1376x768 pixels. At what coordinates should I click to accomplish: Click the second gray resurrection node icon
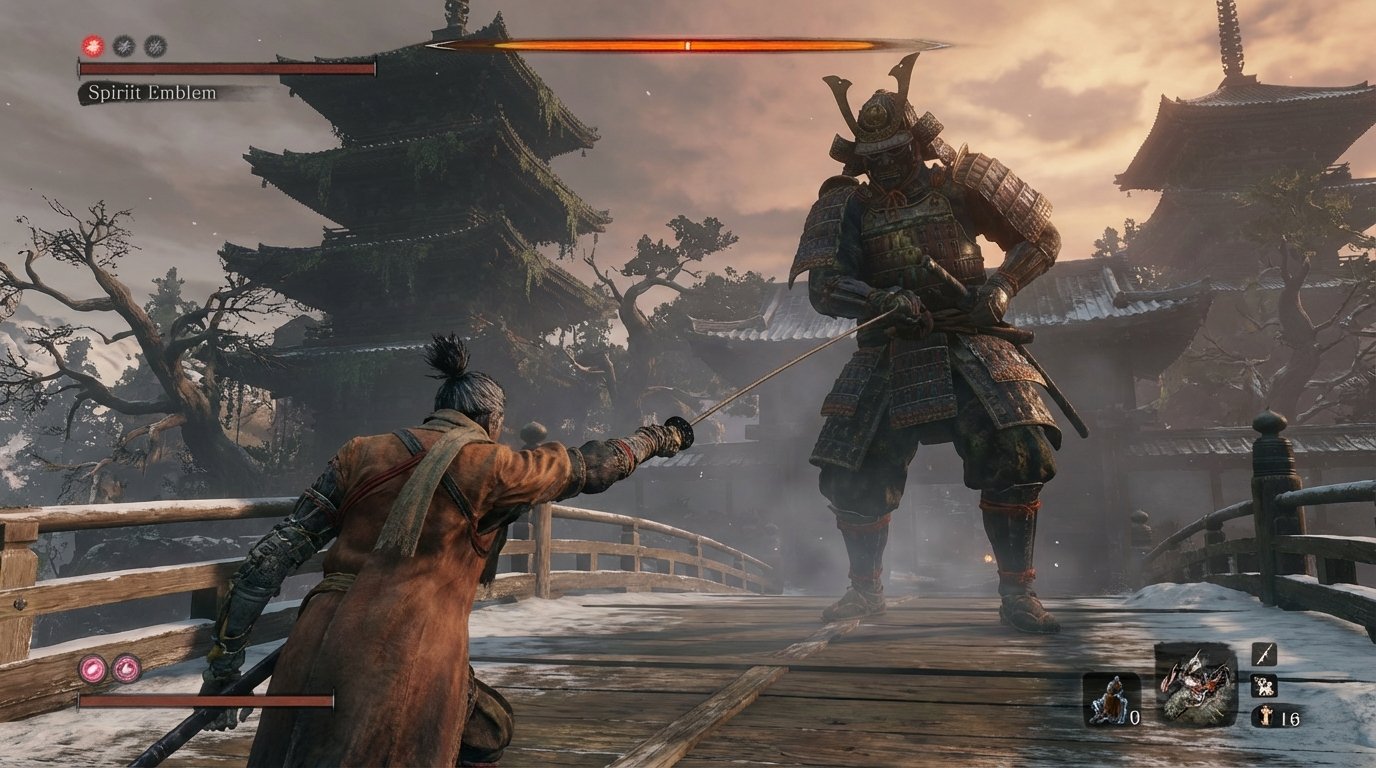click(x=155, y=46)
